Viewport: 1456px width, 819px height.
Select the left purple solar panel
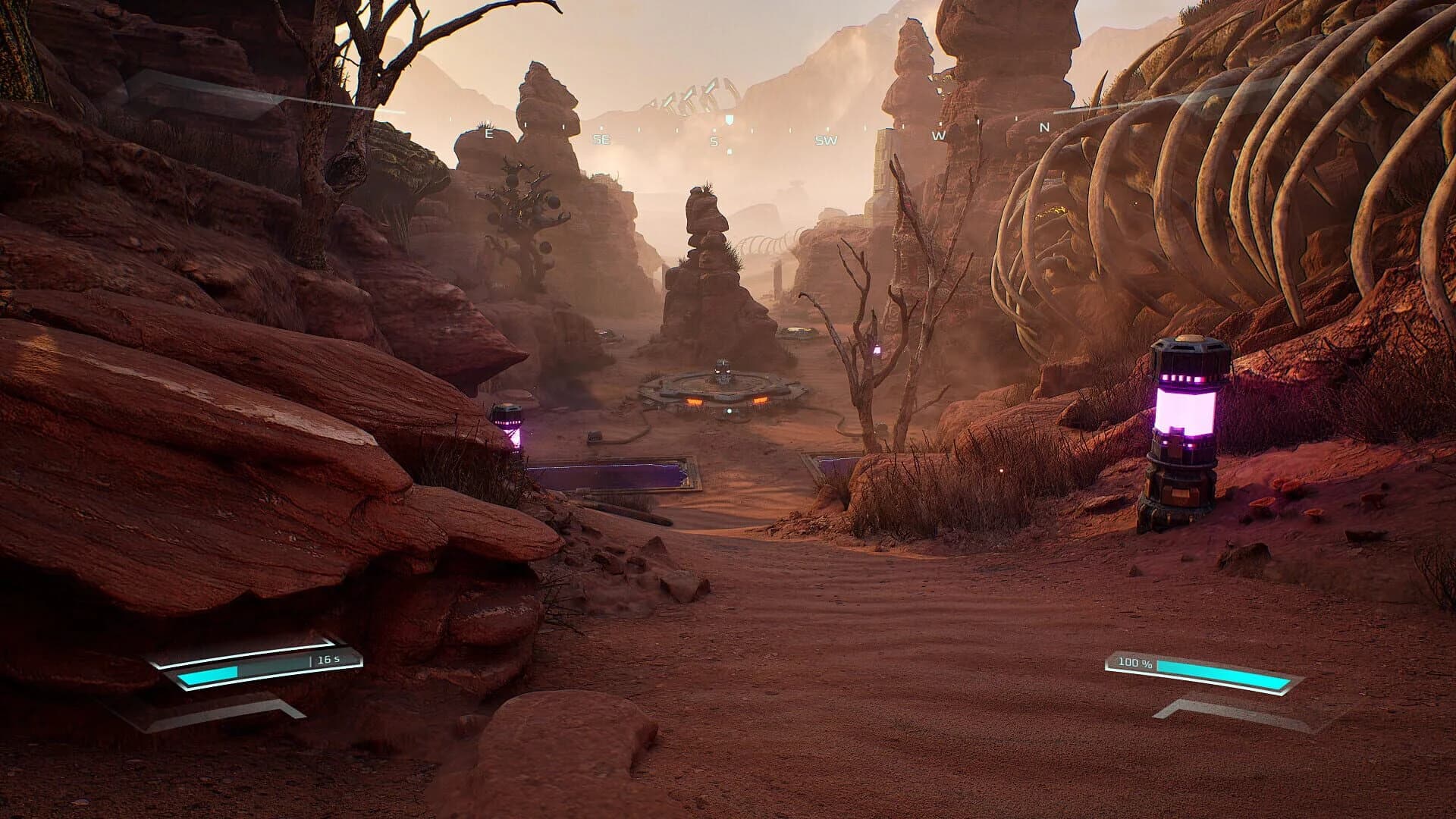pos(607,474)
